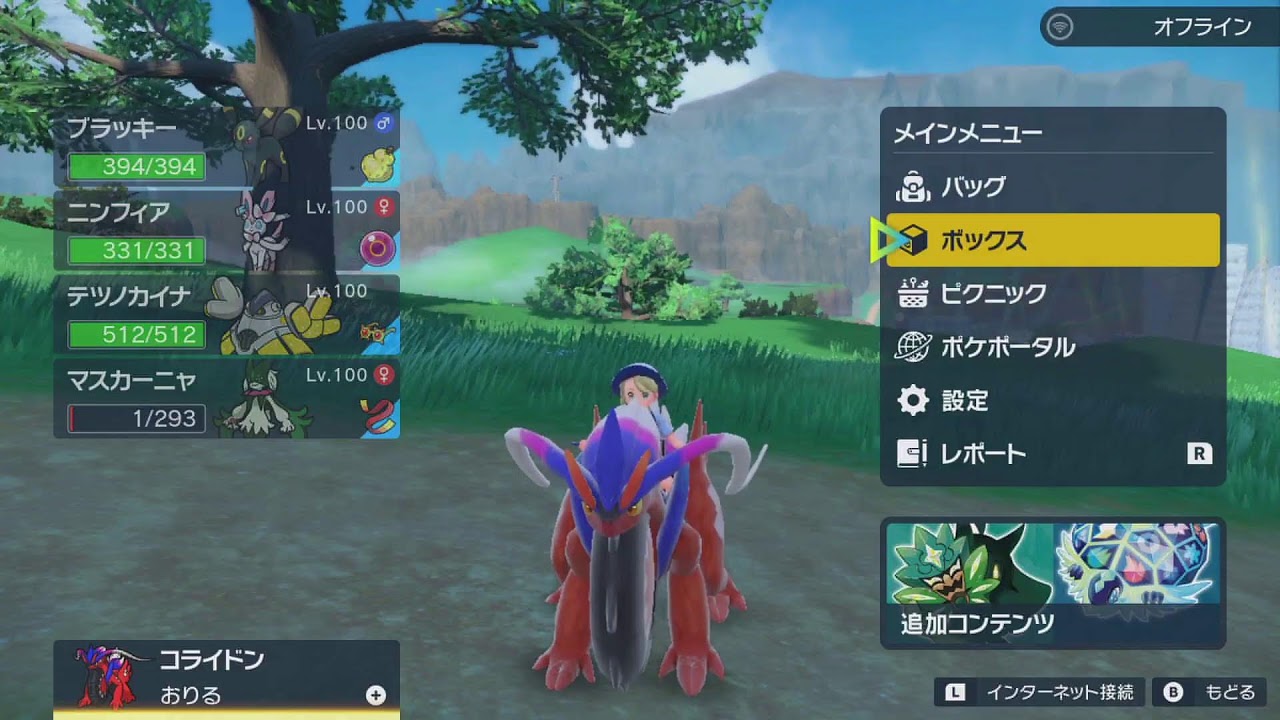Click the レポート save book icon
The image size is (1280, 720).
tap(911, 453)
